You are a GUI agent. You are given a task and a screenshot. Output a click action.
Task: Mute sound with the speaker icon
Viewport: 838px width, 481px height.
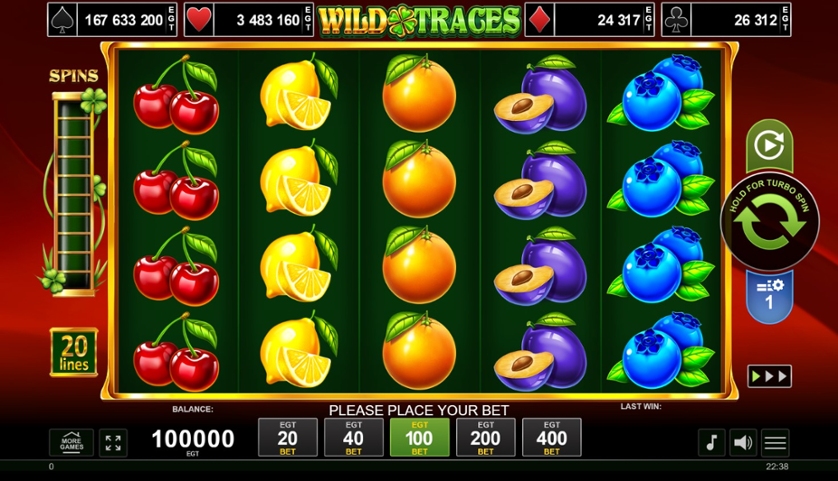coord(743,442)
